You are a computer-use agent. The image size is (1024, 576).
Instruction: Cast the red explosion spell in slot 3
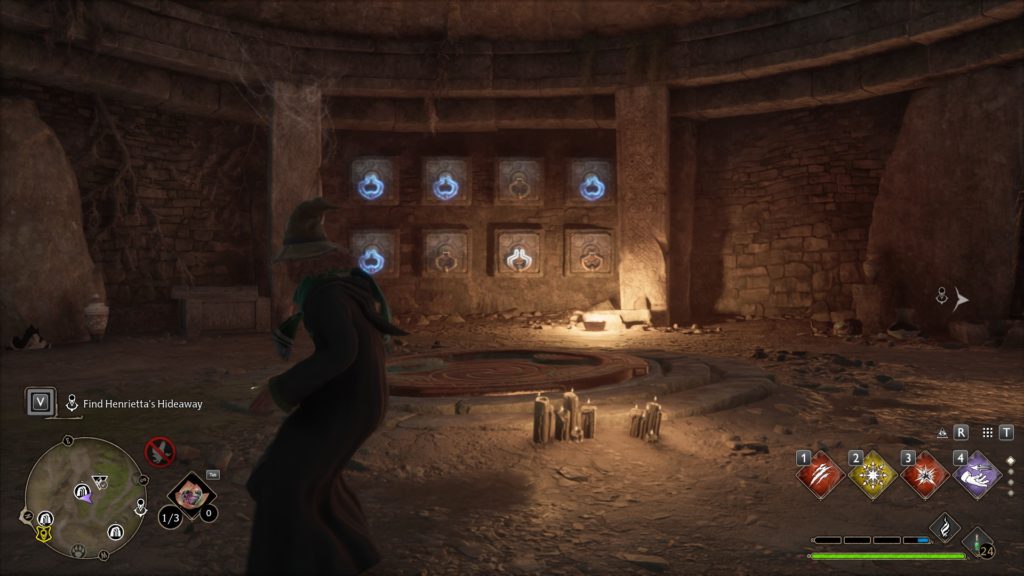[925, 474]
